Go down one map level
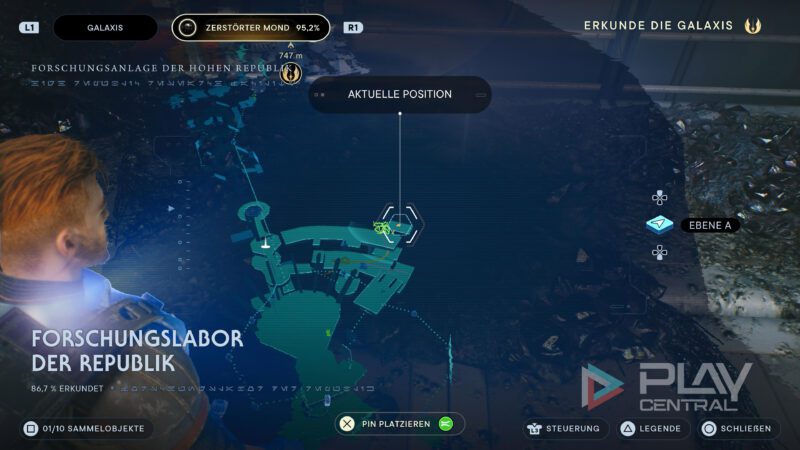Viewport: 800px width, 450px height. [659, 252]
